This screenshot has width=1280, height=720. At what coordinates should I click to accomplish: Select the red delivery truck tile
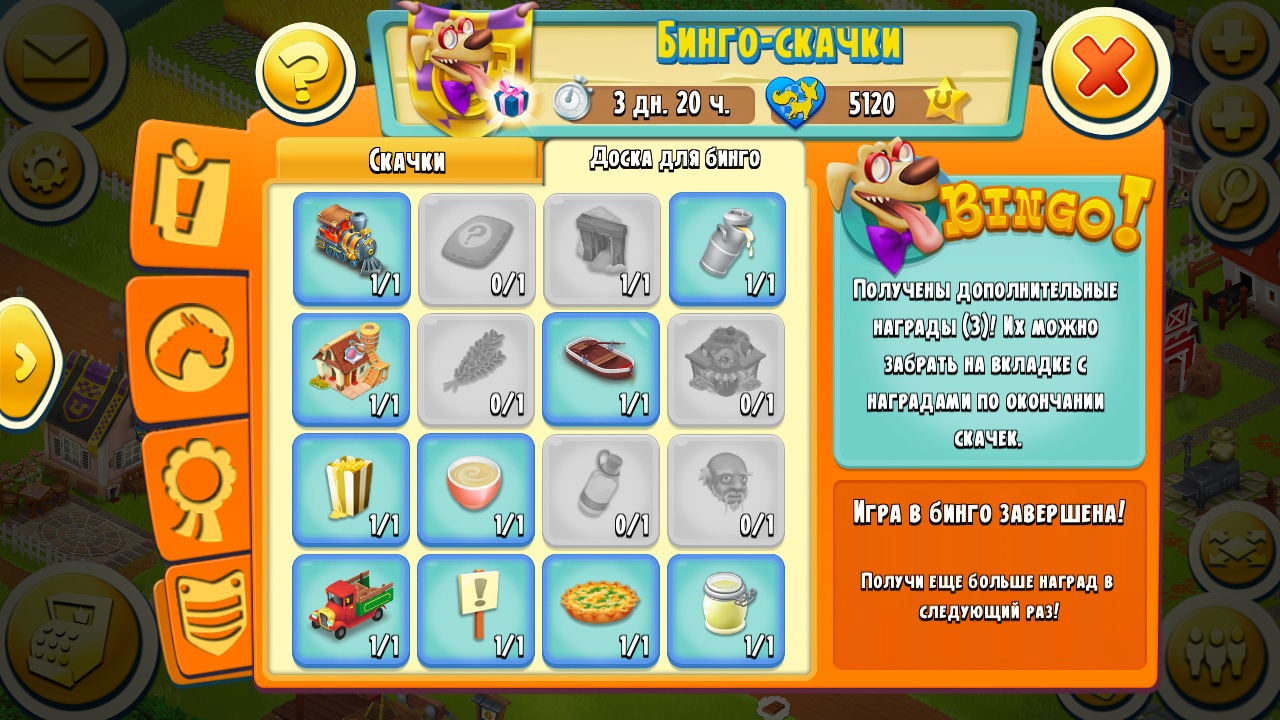point(352,609)
